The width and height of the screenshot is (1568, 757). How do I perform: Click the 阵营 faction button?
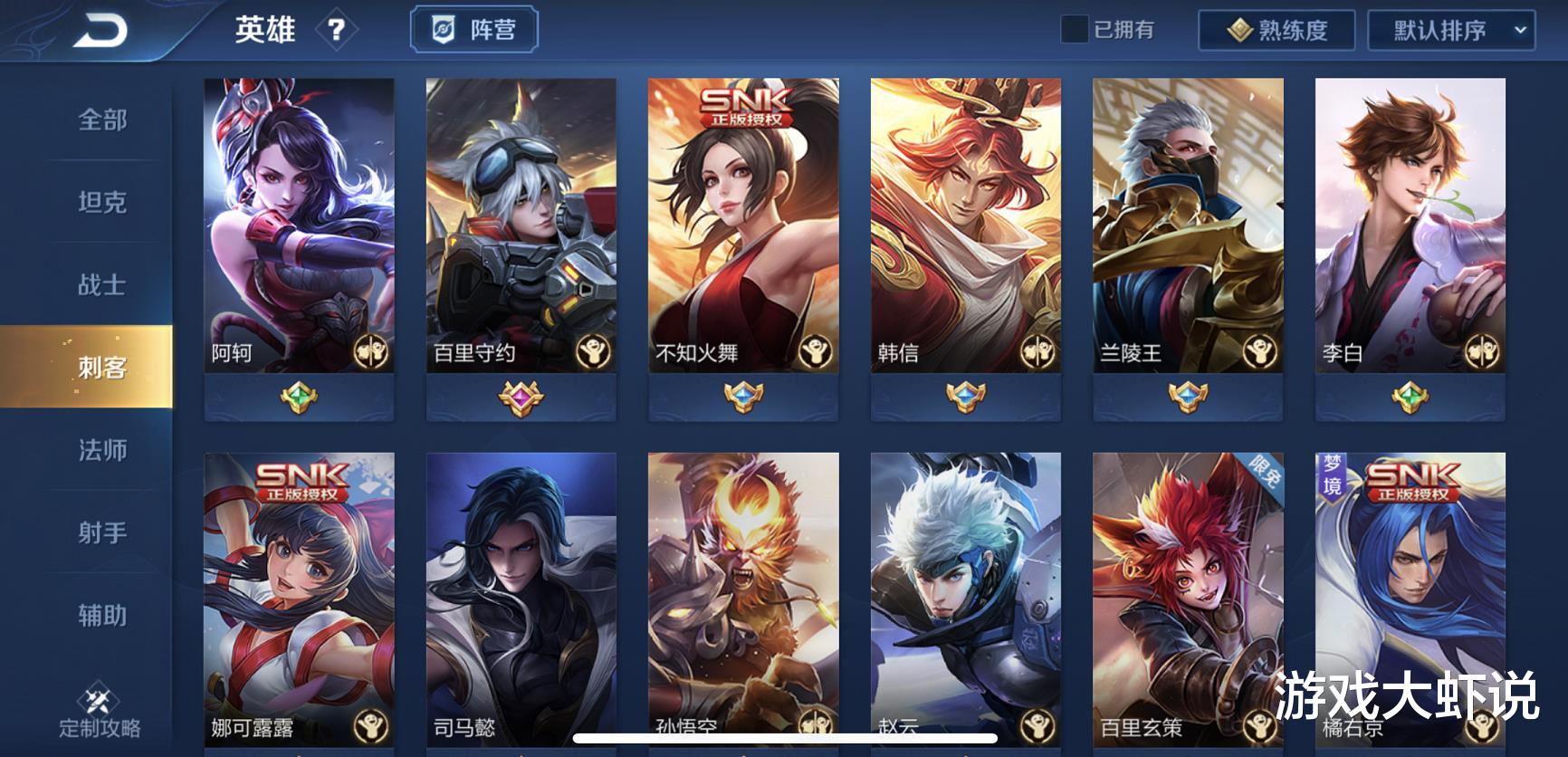474,28
